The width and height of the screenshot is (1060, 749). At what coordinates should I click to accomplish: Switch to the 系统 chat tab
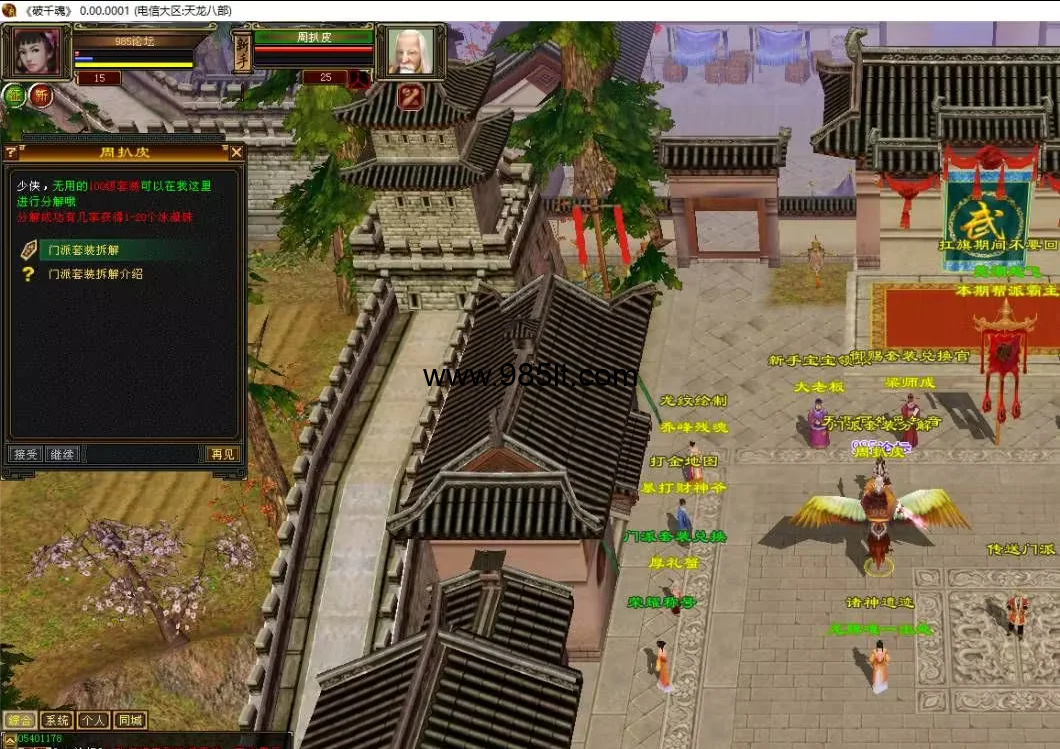pos(57,720)
